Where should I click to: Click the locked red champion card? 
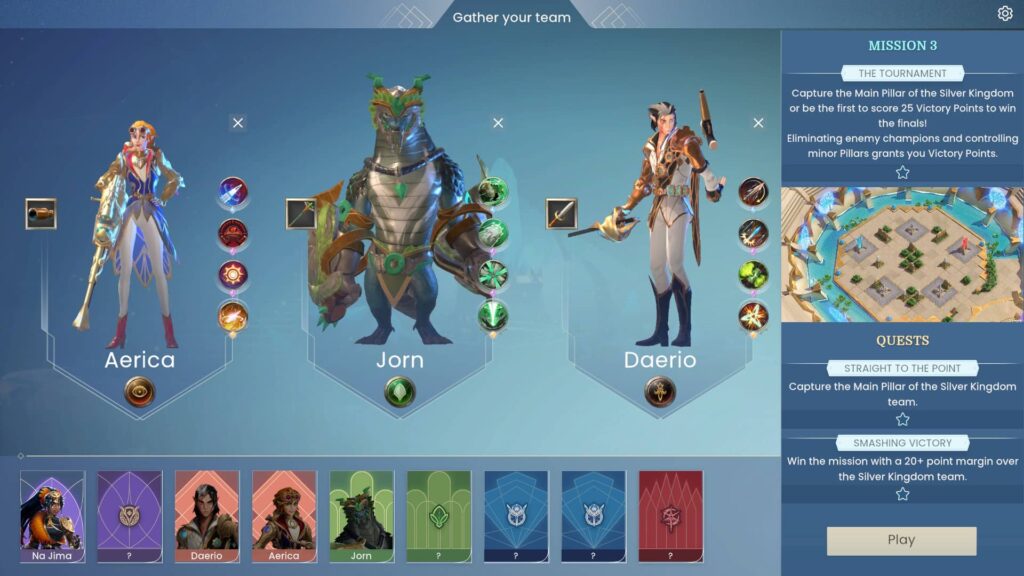pyautogui.click(x=670, y=516)
